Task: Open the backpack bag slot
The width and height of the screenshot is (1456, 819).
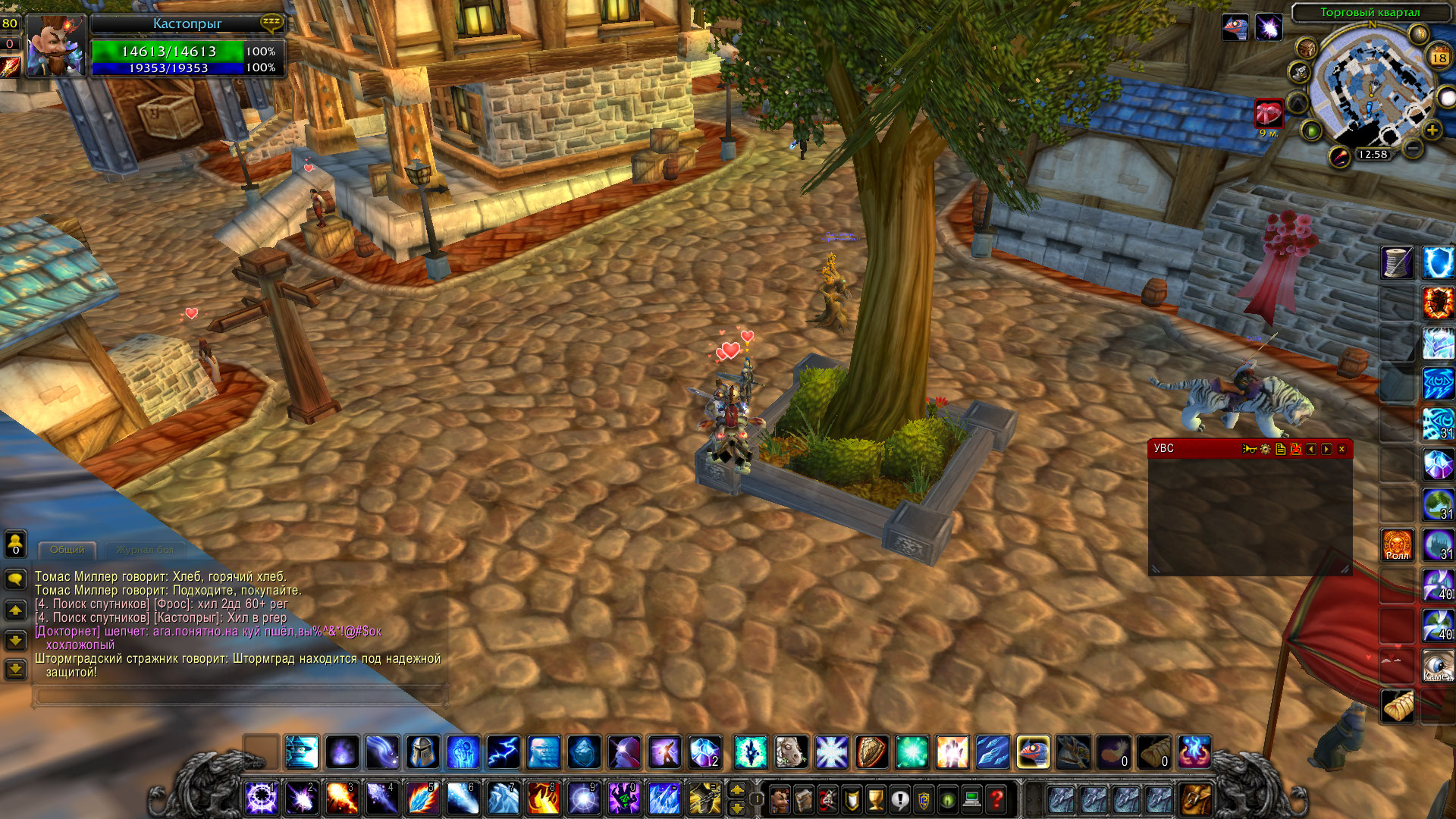Action: (x=1196, y=799)
